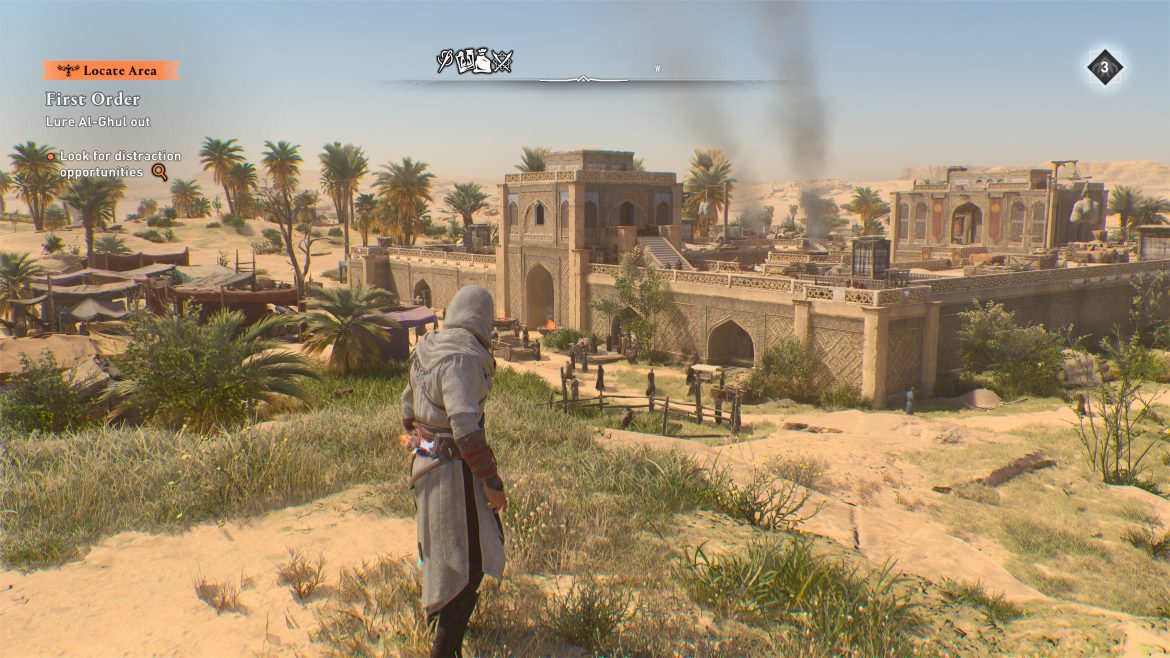The image size is (1170, 658).
Task: Open the First Order quest tracker
Action: pyautogui.click(x=92, y=99)
